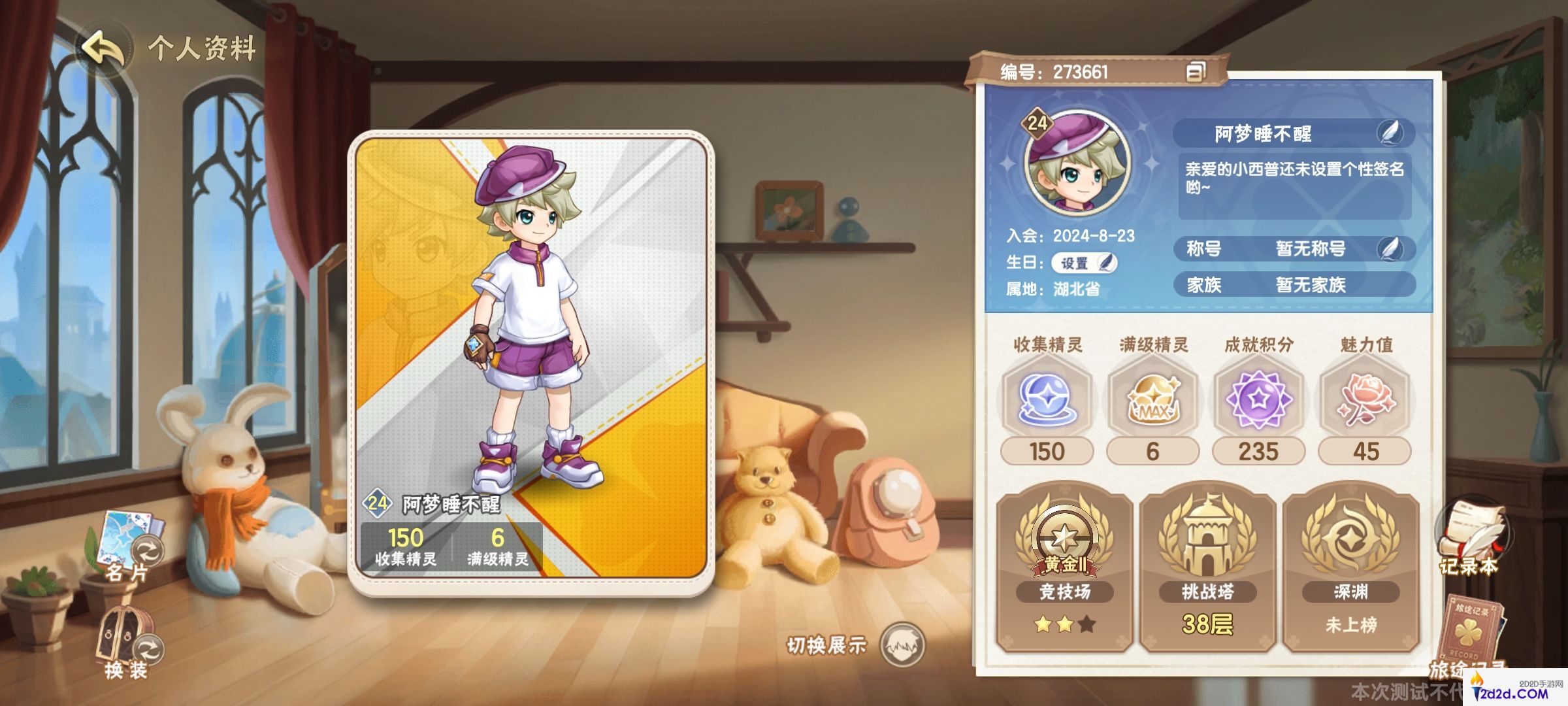
Task: Edit the personal signature text box
Action: point(1294,186)
